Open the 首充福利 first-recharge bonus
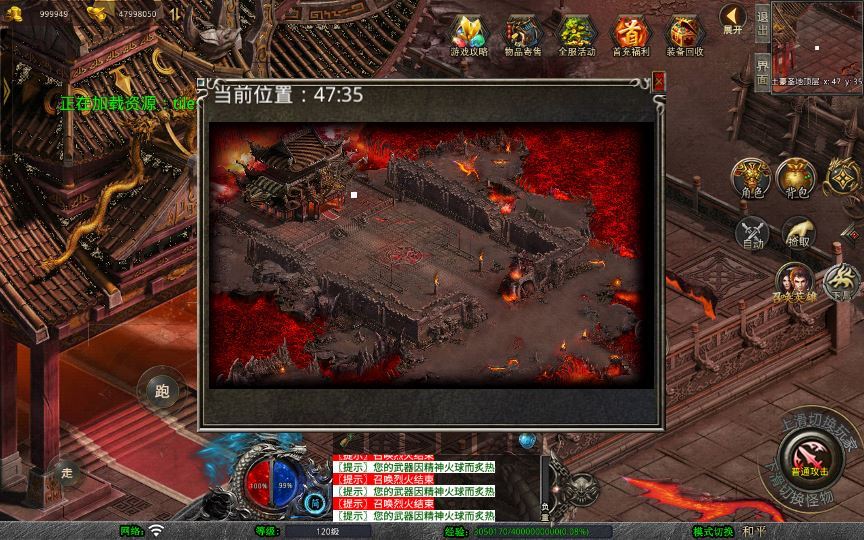 (630, 36)
